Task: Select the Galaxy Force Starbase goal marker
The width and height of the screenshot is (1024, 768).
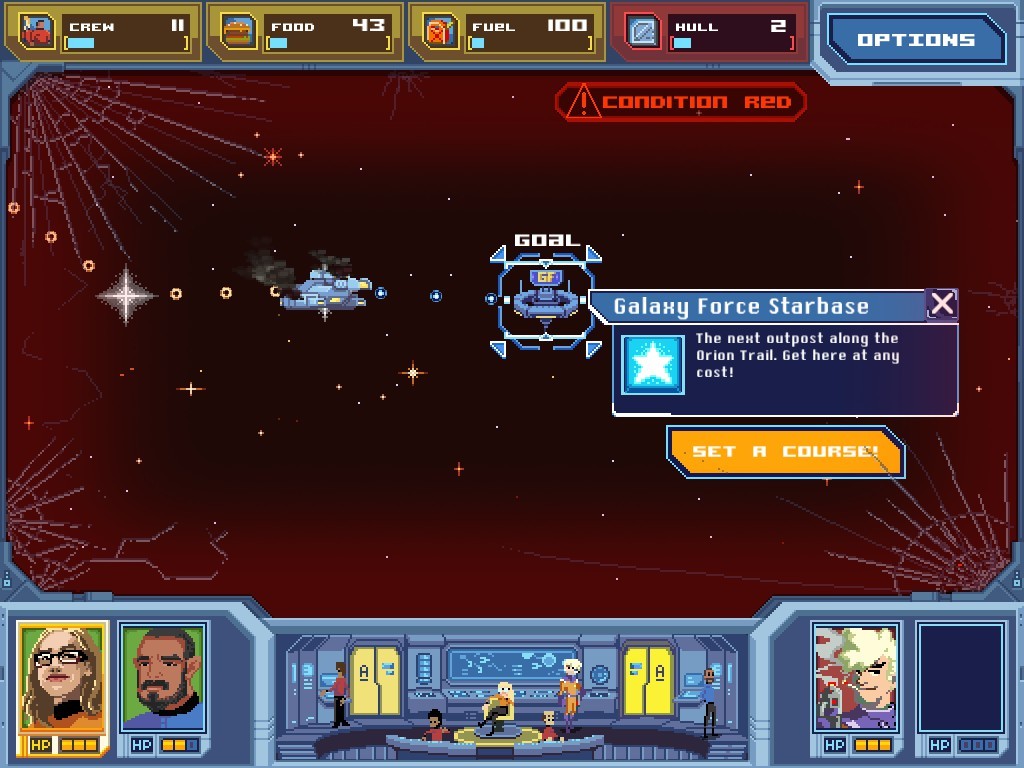Action: 545,297
